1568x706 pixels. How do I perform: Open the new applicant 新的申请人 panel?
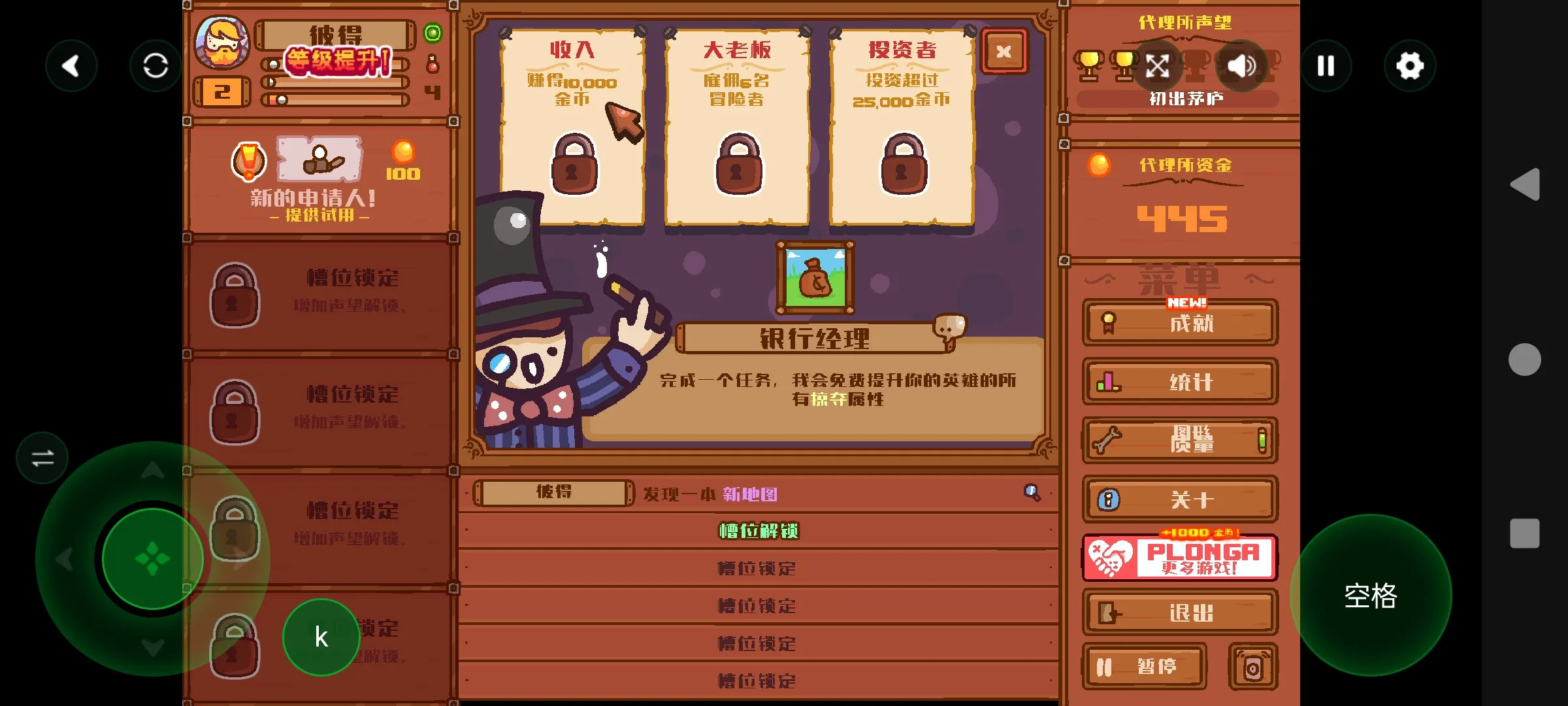pyautogui.click(x=319, y=176)
